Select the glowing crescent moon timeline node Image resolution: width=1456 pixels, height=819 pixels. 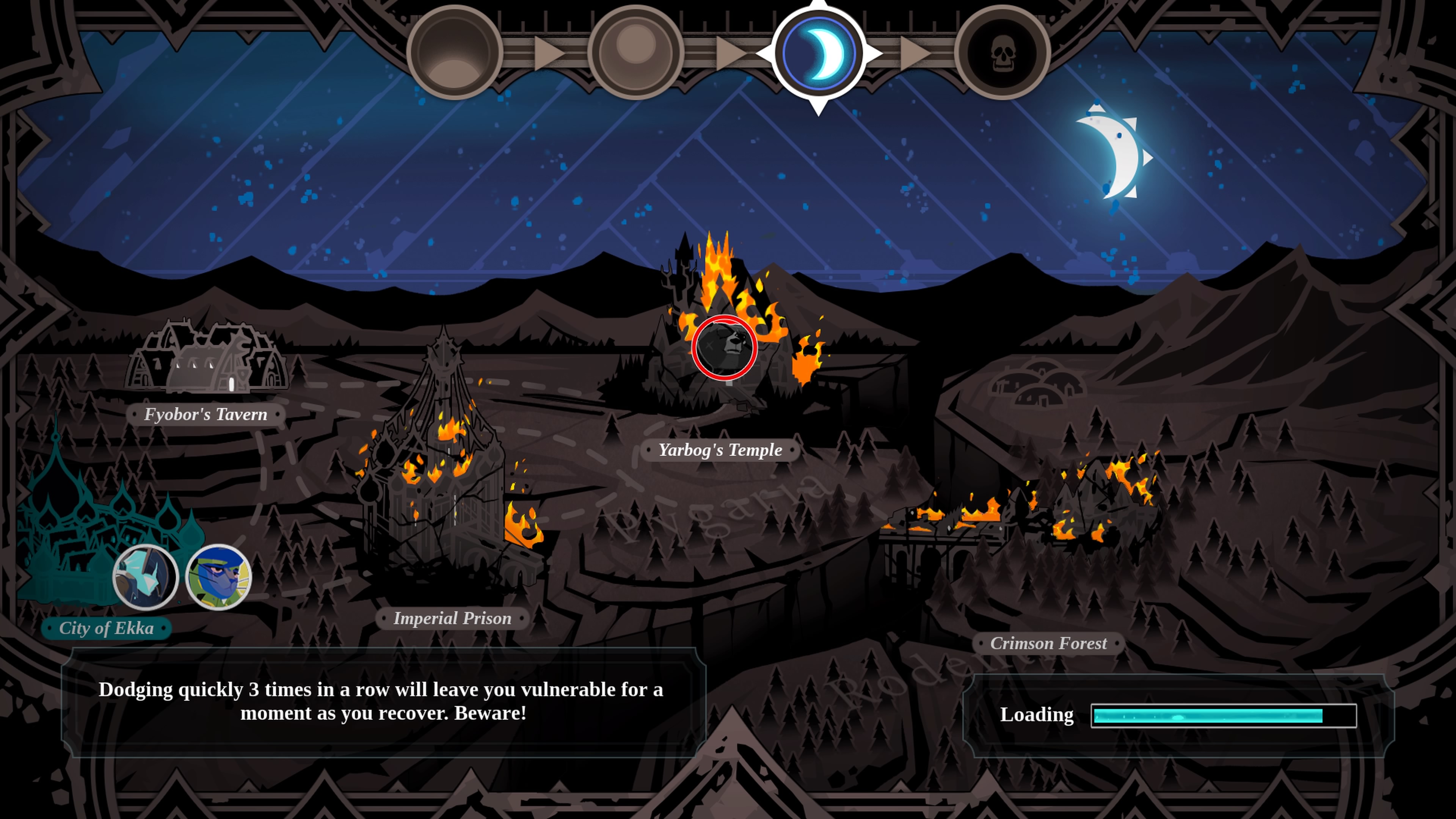tap(819, 54)
